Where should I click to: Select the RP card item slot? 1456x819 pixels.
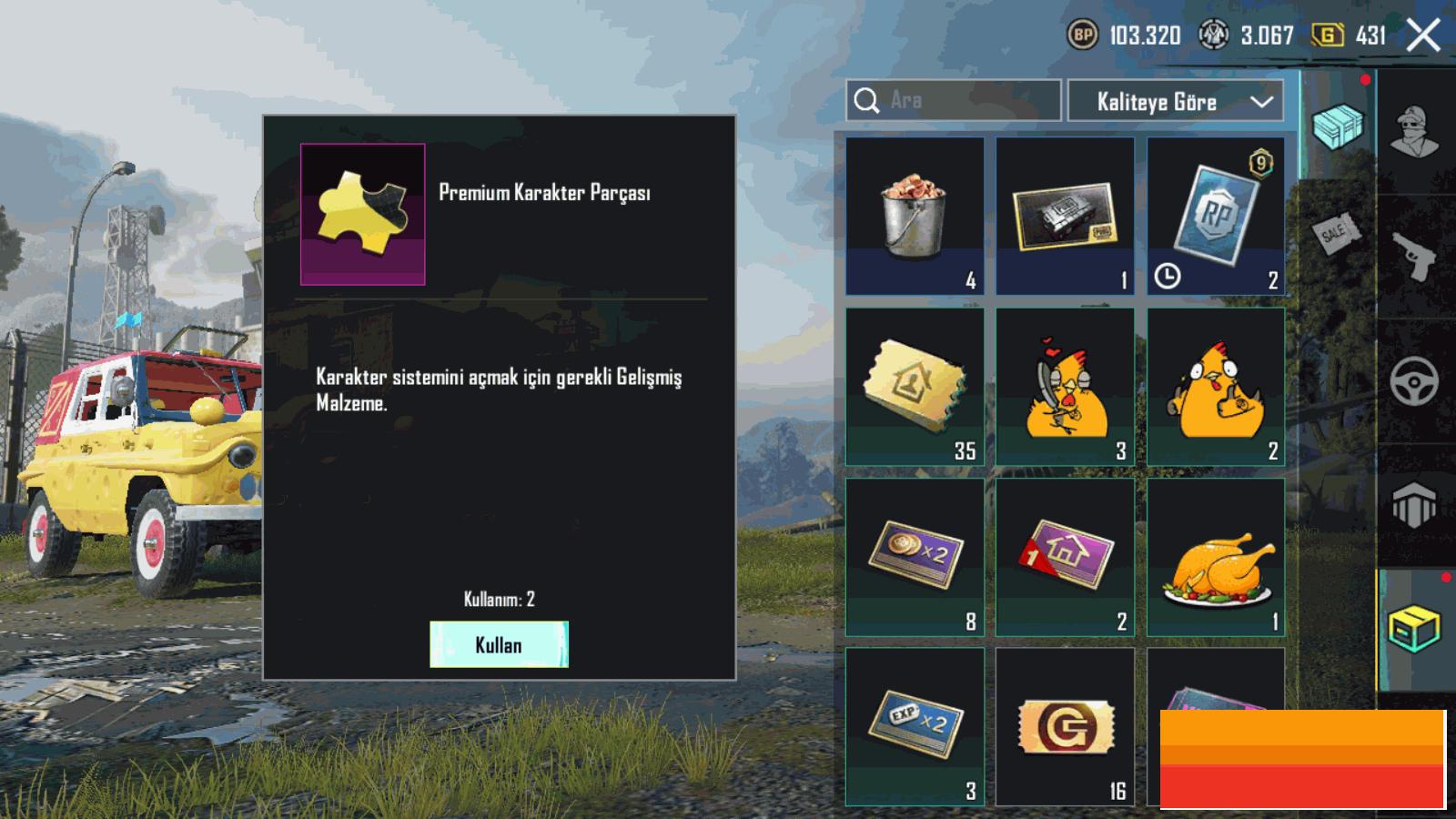1216,217
